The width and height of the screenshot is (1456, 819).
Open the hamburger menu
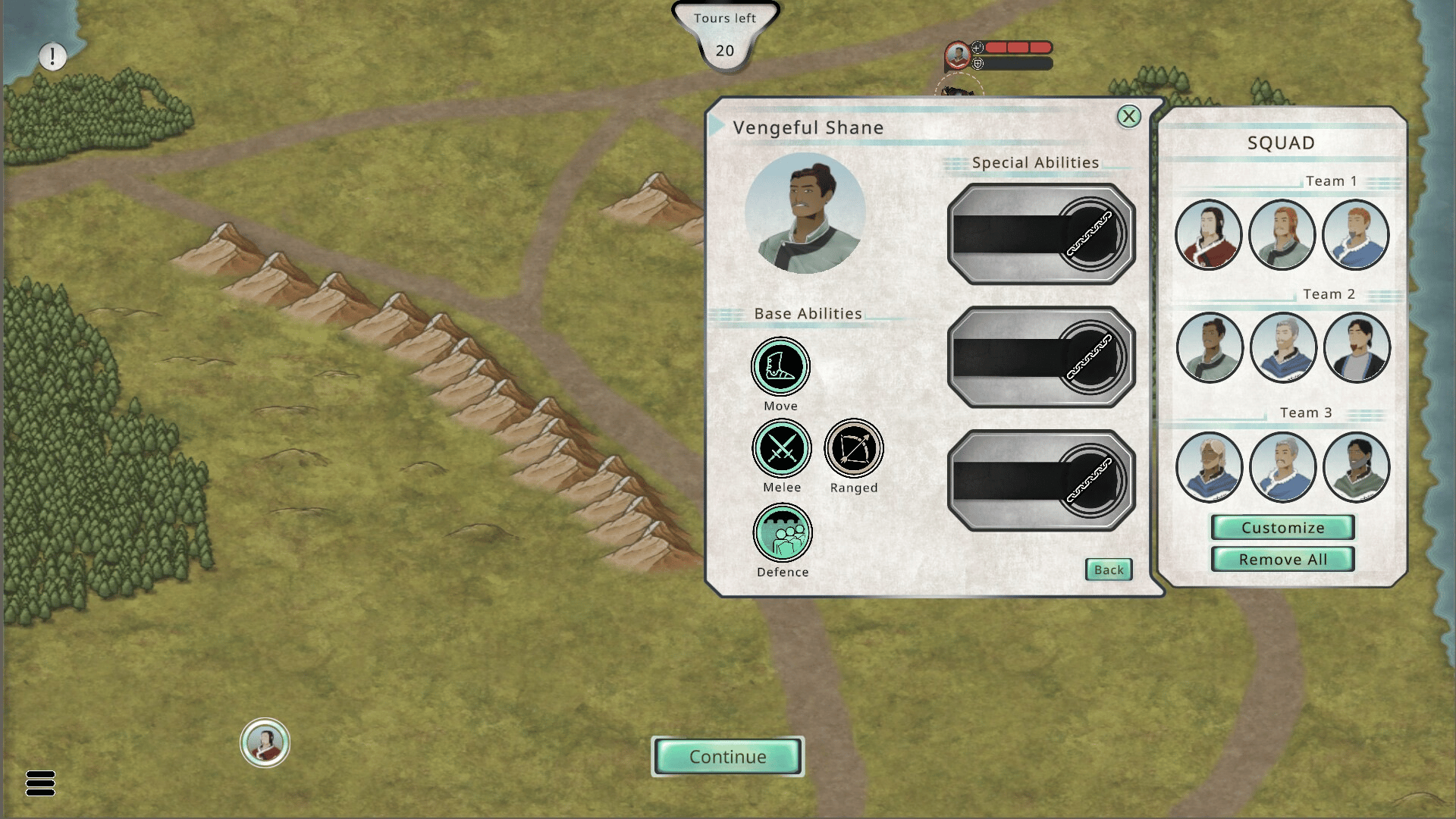point(40,783)
